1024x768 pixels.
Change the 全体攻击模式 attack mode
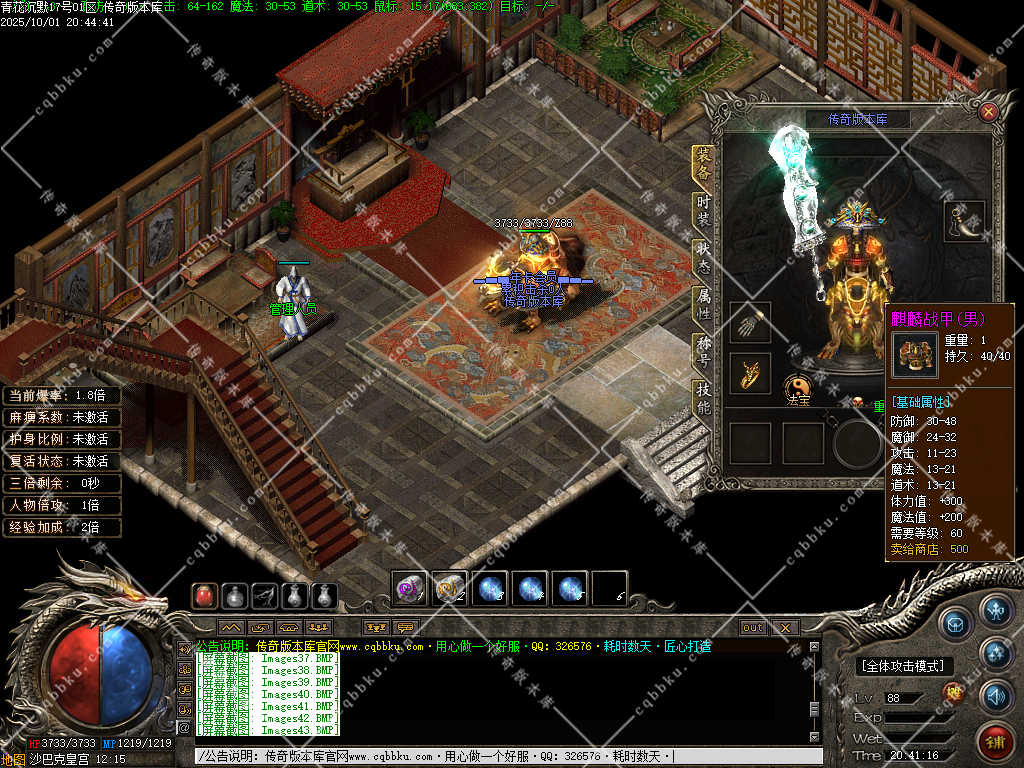click(x=904, y=666)
